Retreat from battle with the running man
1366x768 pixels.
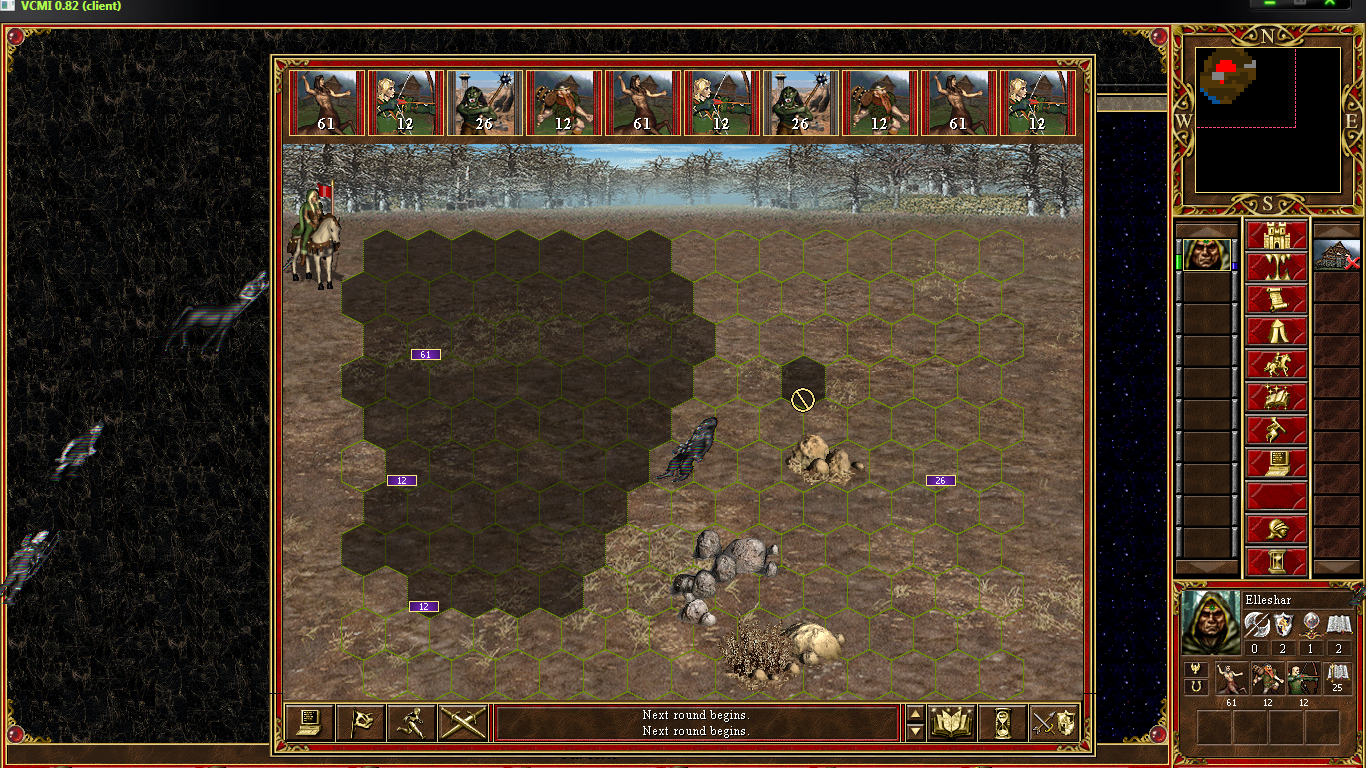(412, 722)
